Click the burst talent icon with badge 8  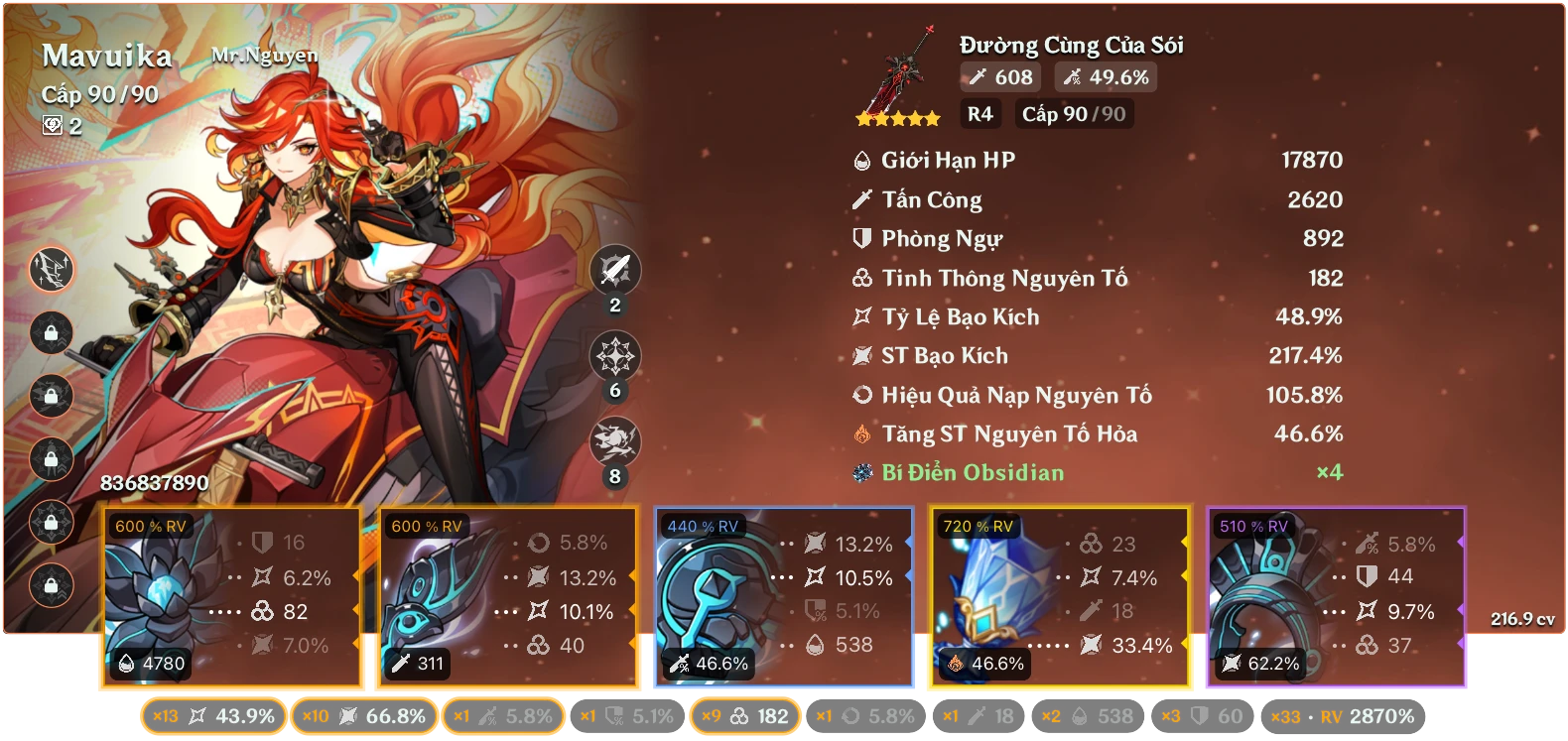[x=614, y=437]
